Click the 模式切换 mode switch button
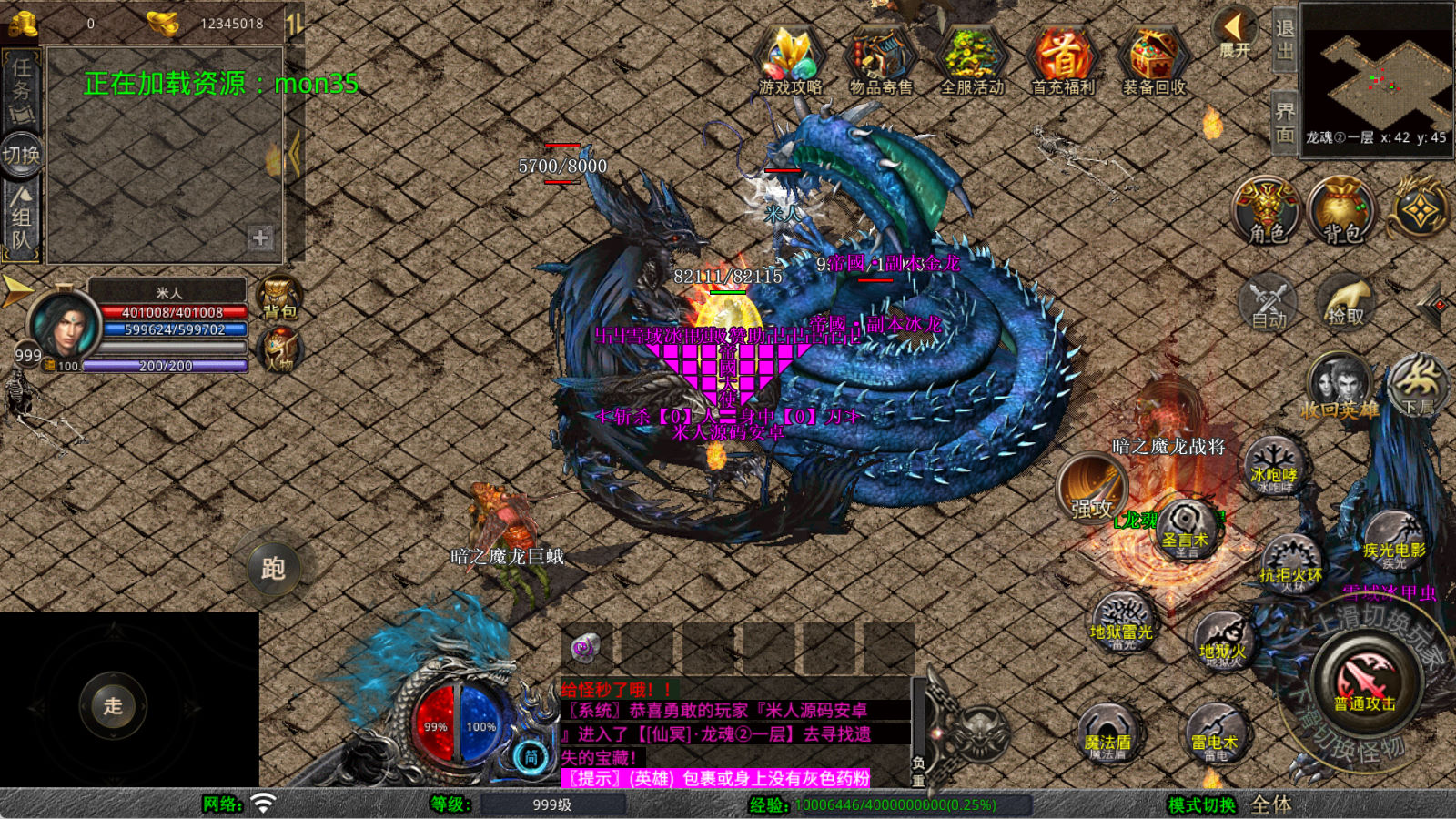Image resolution: width=1456 pixels, height=819 pixels. pos(1202,804)
